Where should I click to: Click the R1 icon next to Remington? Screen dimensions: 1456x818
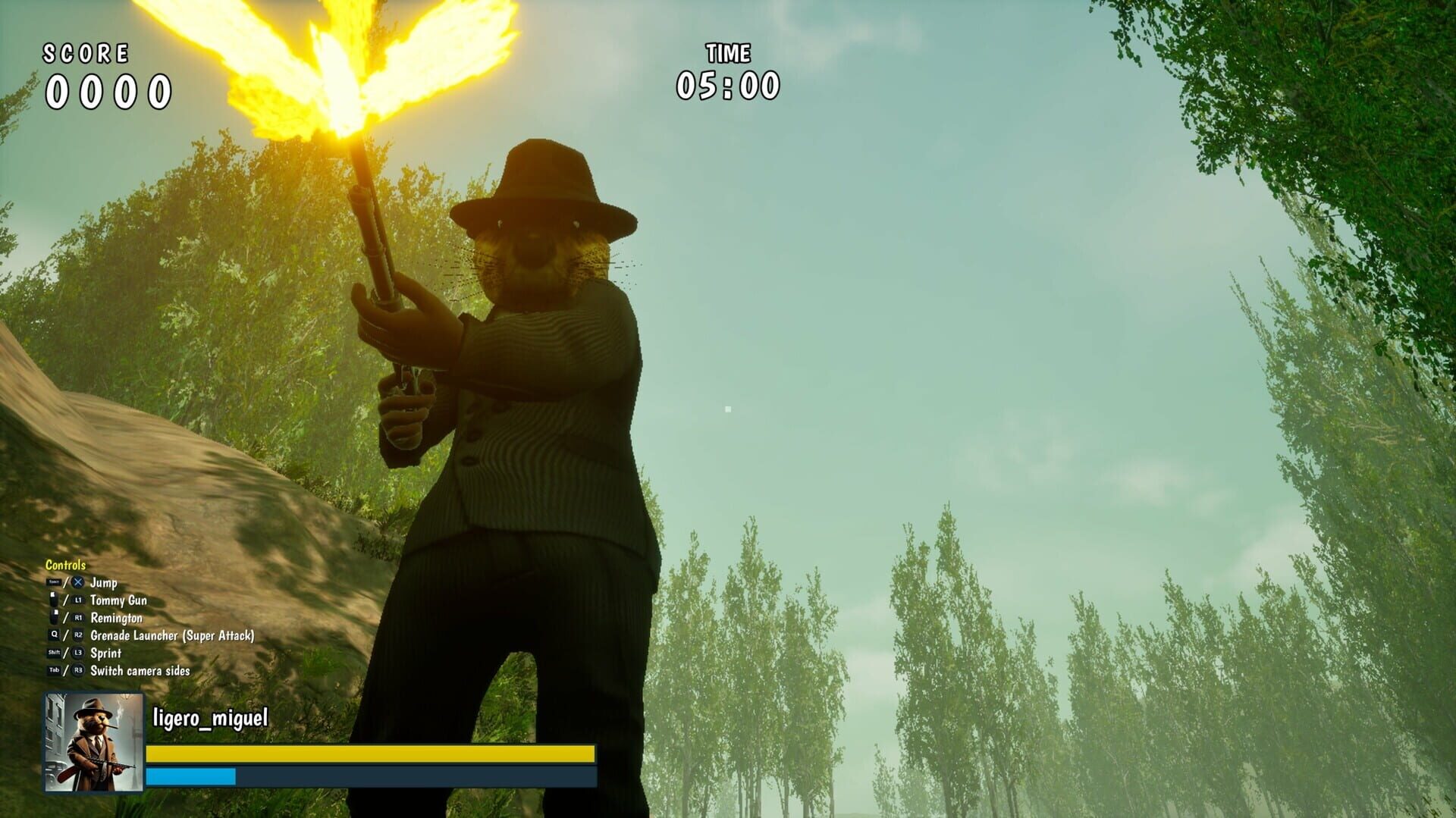(79, 618)
